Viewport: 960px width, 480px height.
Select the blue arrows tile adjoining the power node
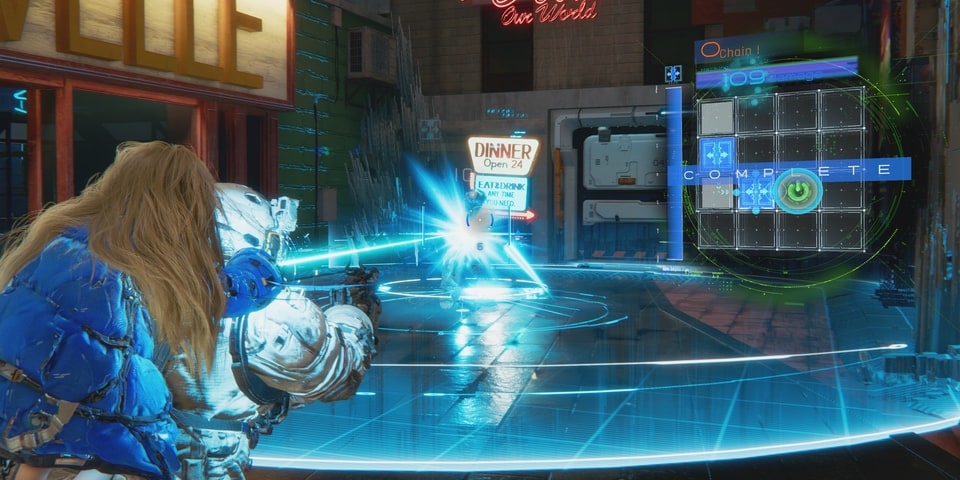click(x=756, y=192)
